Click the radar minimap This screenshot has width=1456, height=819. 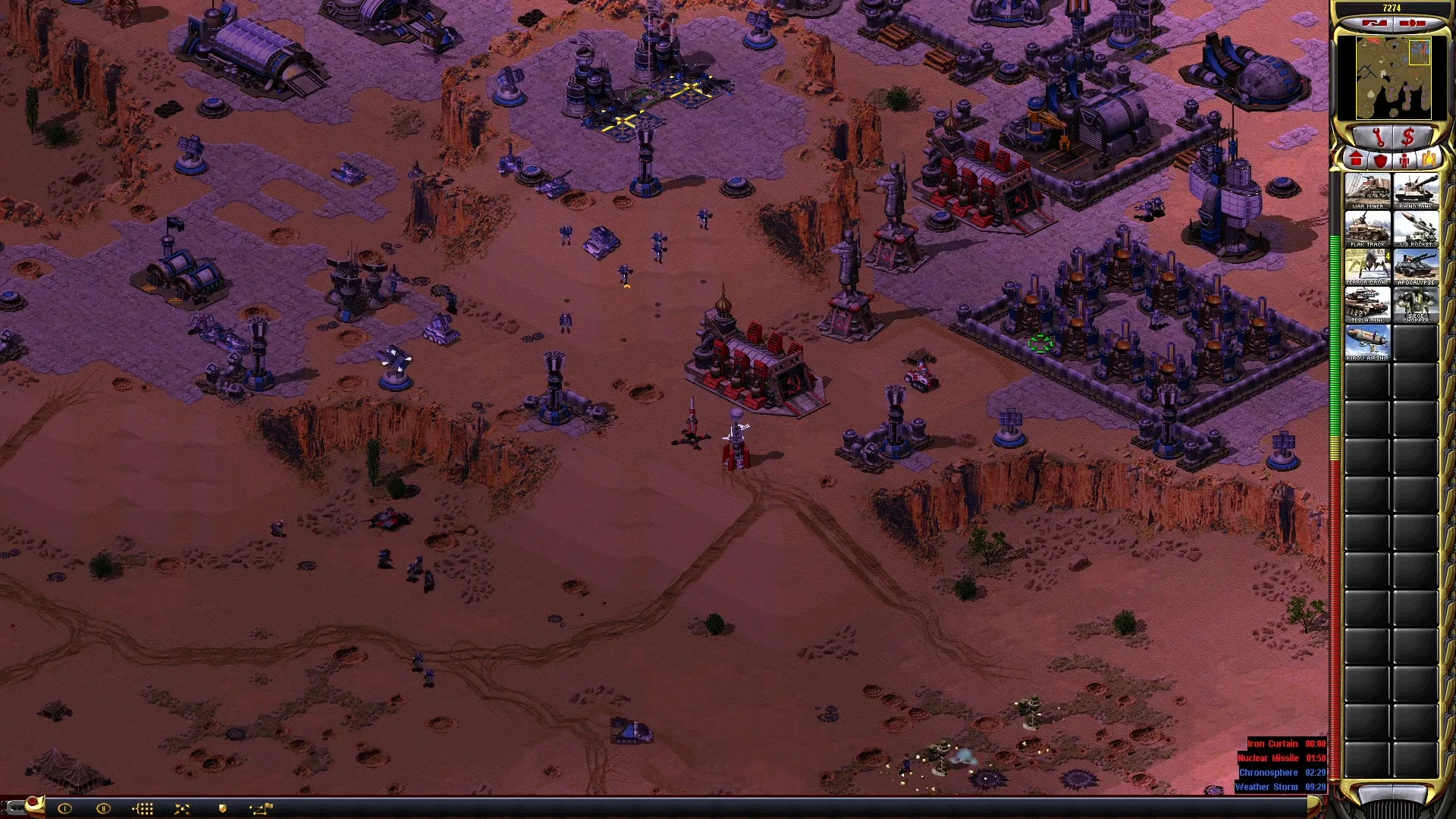pyautogui.click(x=1393, y=77)
